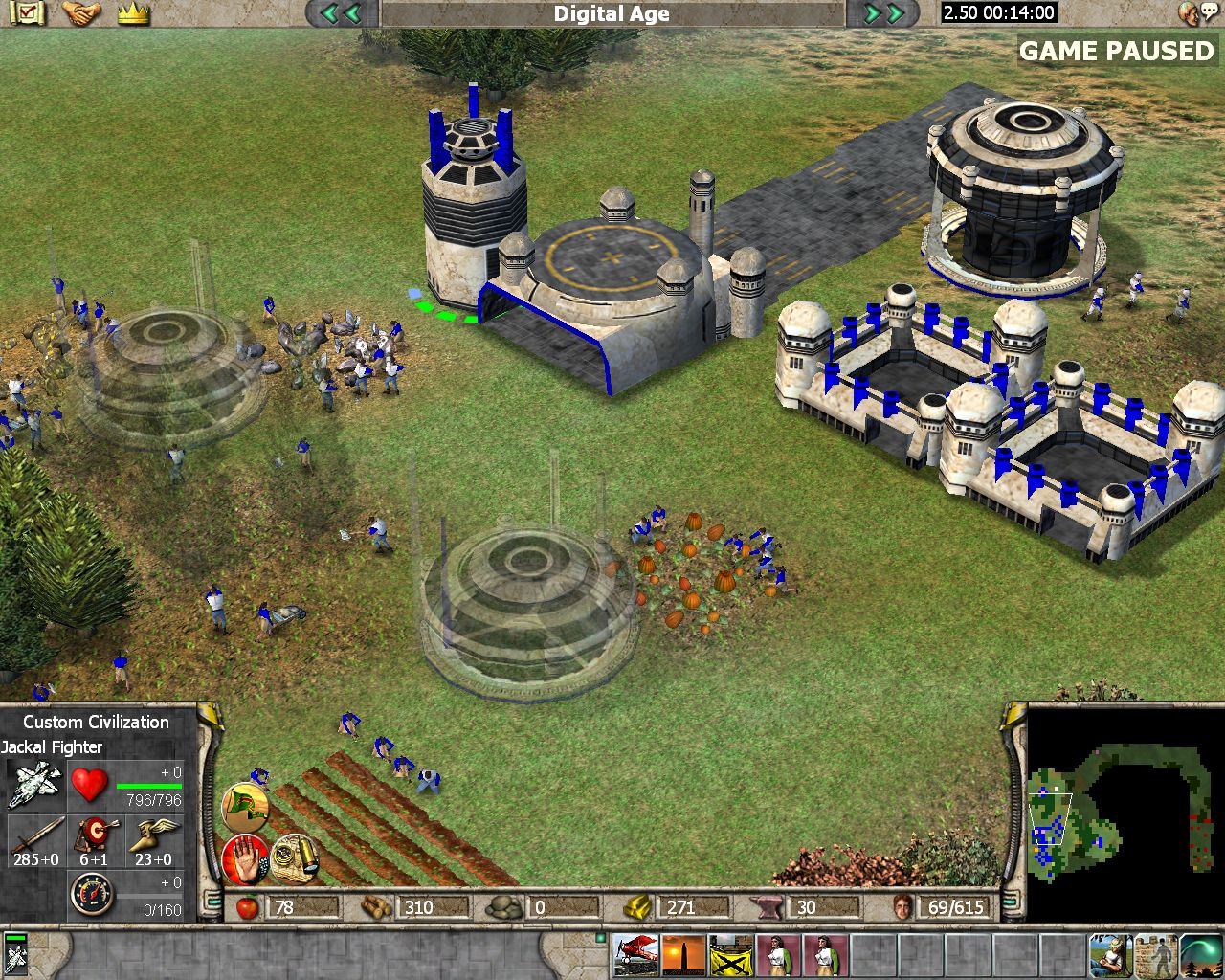Click the soldier silhouette on wall button
This screenshot has width=1225, height=980.
pyautogui.click(x=1158, y=954)
